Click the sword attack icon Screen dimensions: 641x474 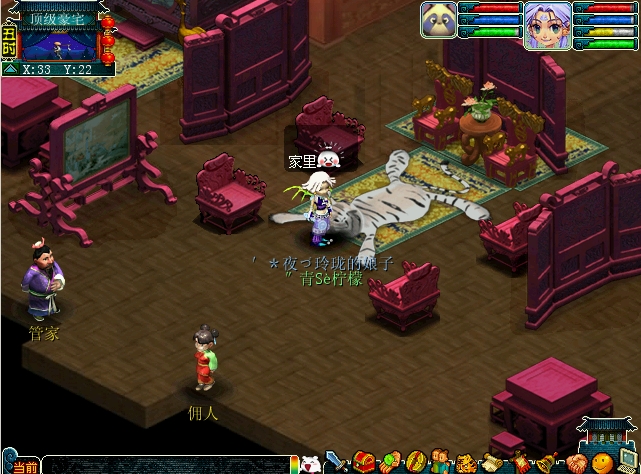pyautogui.click(x=337, y=464)
